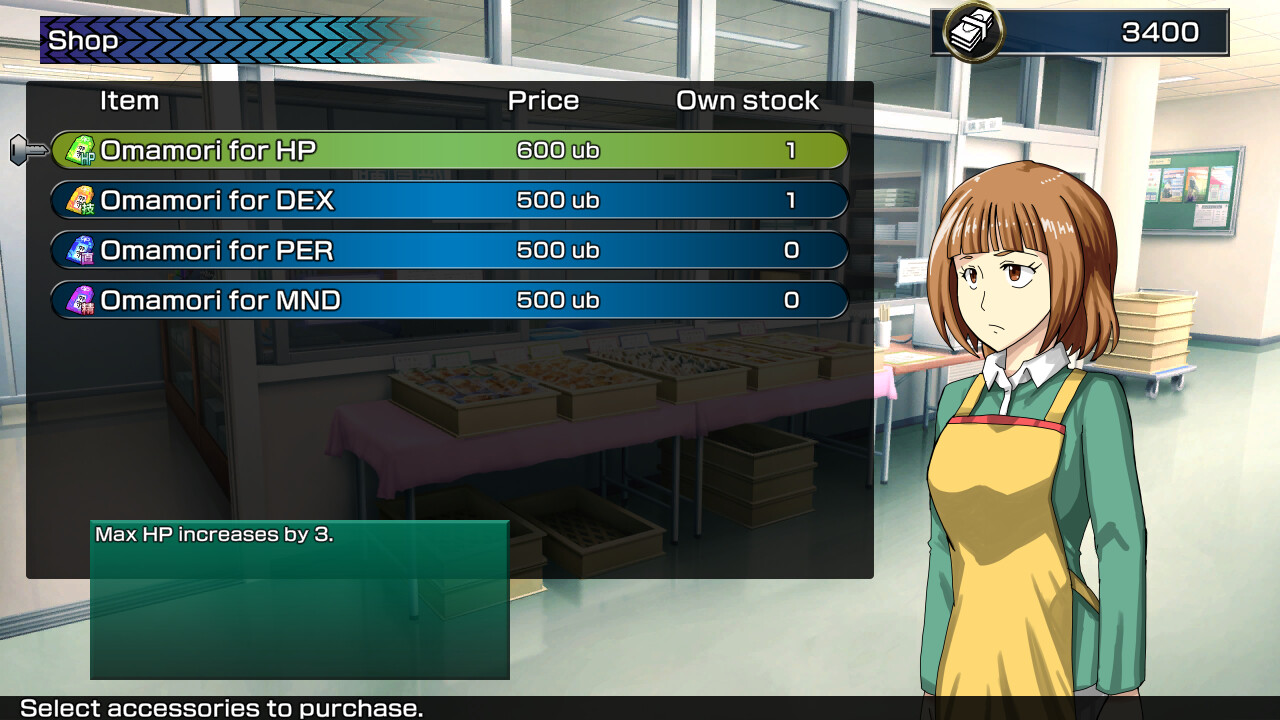Choose Omamori for DEX from the shop

[448, 201]
